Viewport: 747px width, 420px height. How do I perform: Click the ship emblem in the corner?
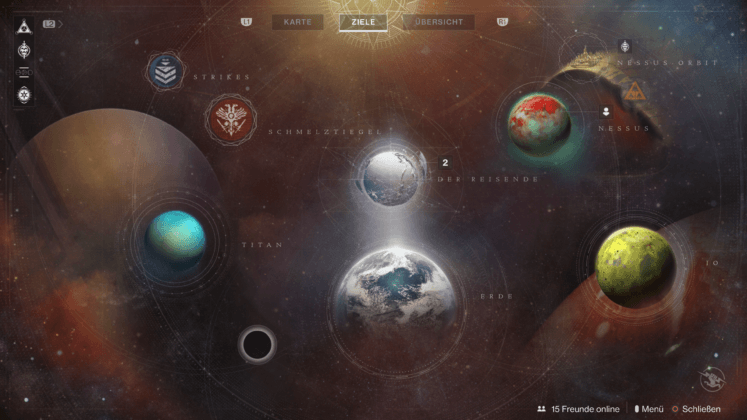tap(713, 376)
